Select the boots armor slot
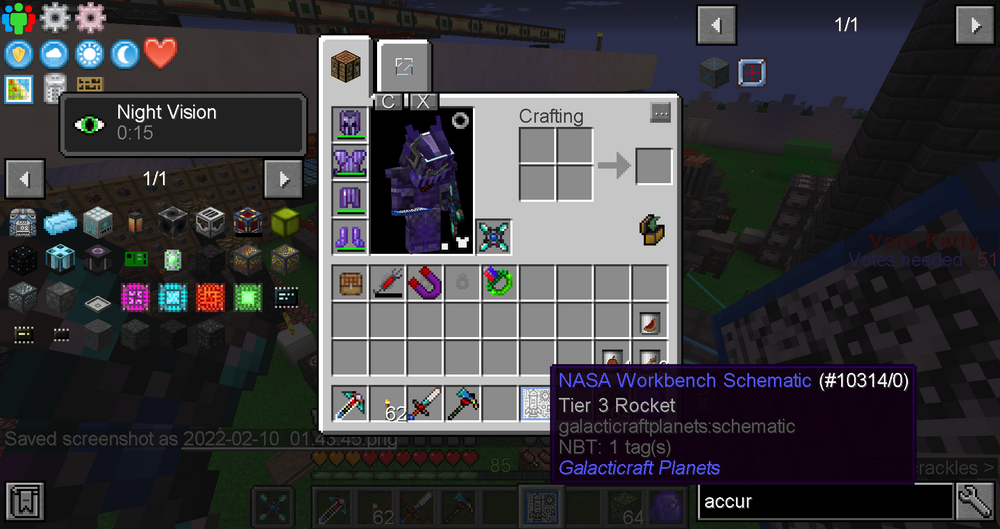 point(350,237)
